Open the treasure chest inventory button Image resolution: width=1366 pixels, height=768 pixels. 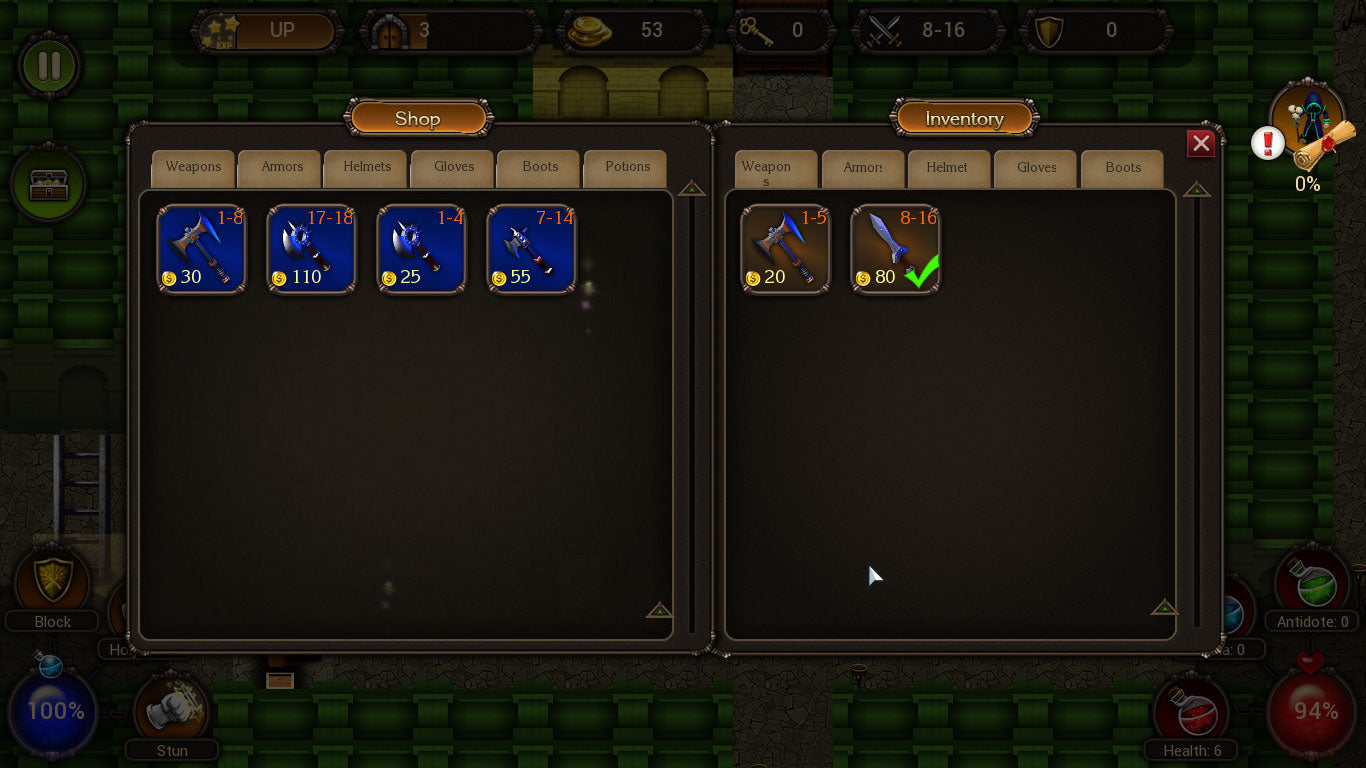point(48,184)
